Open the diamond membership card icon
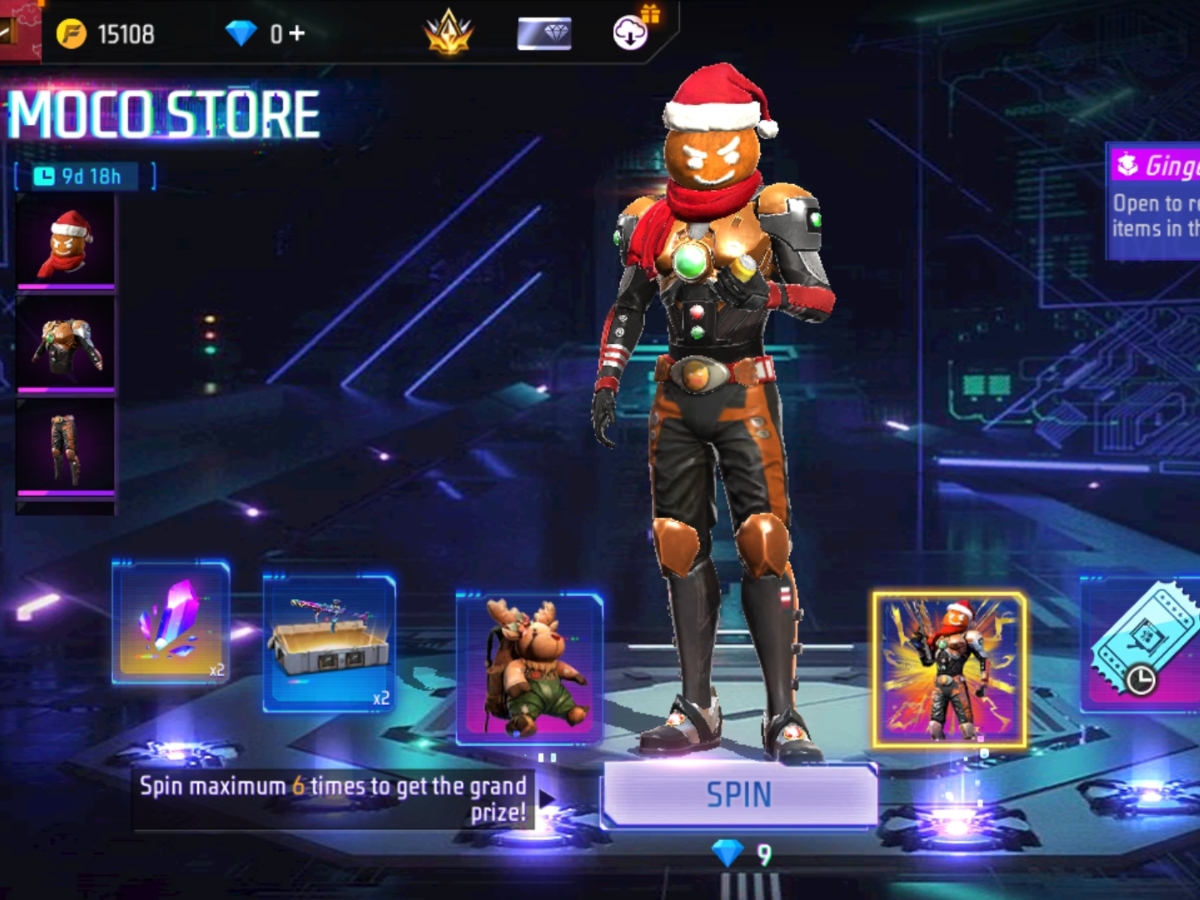Image resolution: width=1200 pixels, height=900 pixels. coord(544,33)
